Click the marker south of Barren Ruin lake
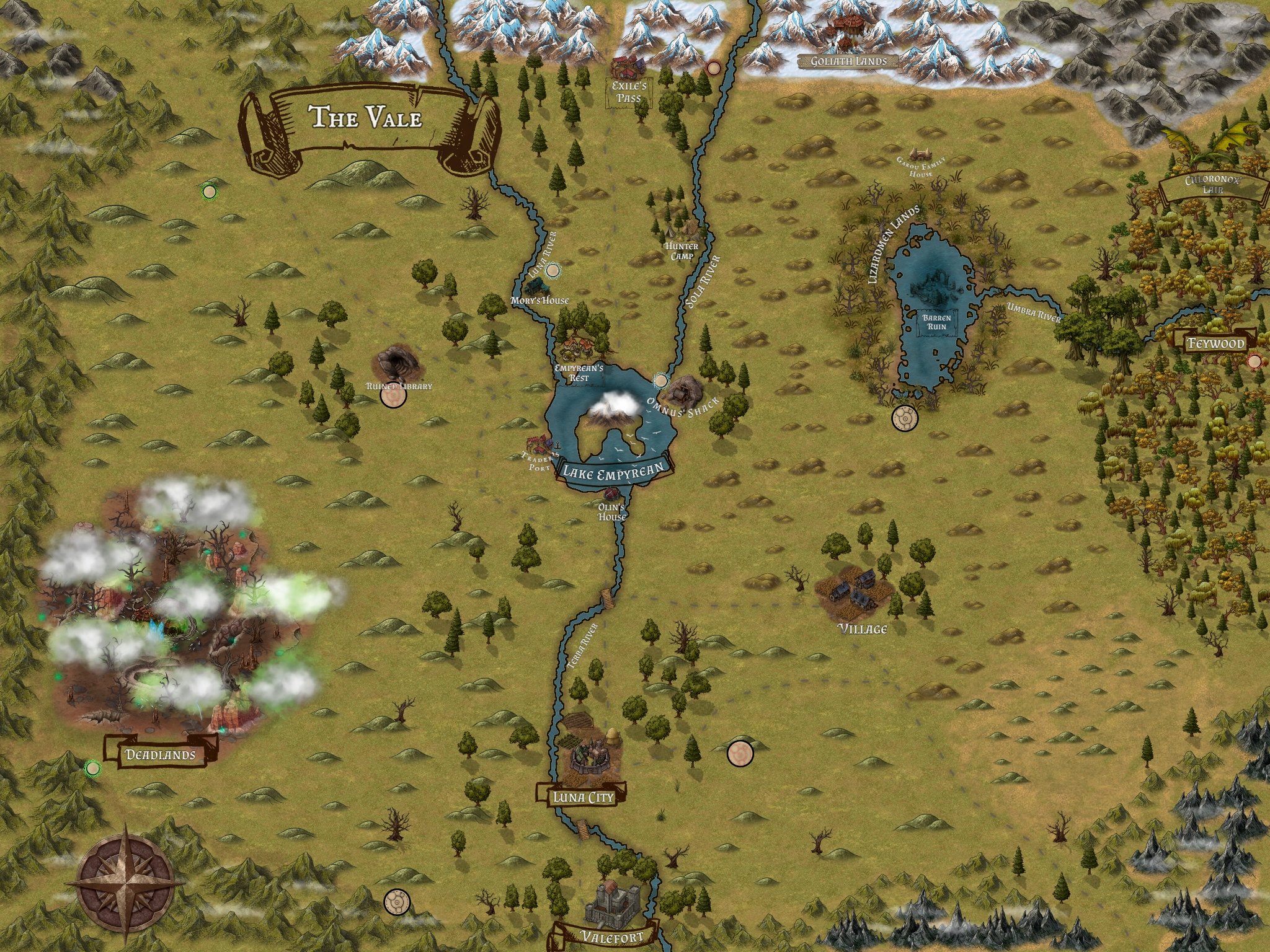The width and height of the screenshot is (1270, 952). pos(904,418)
